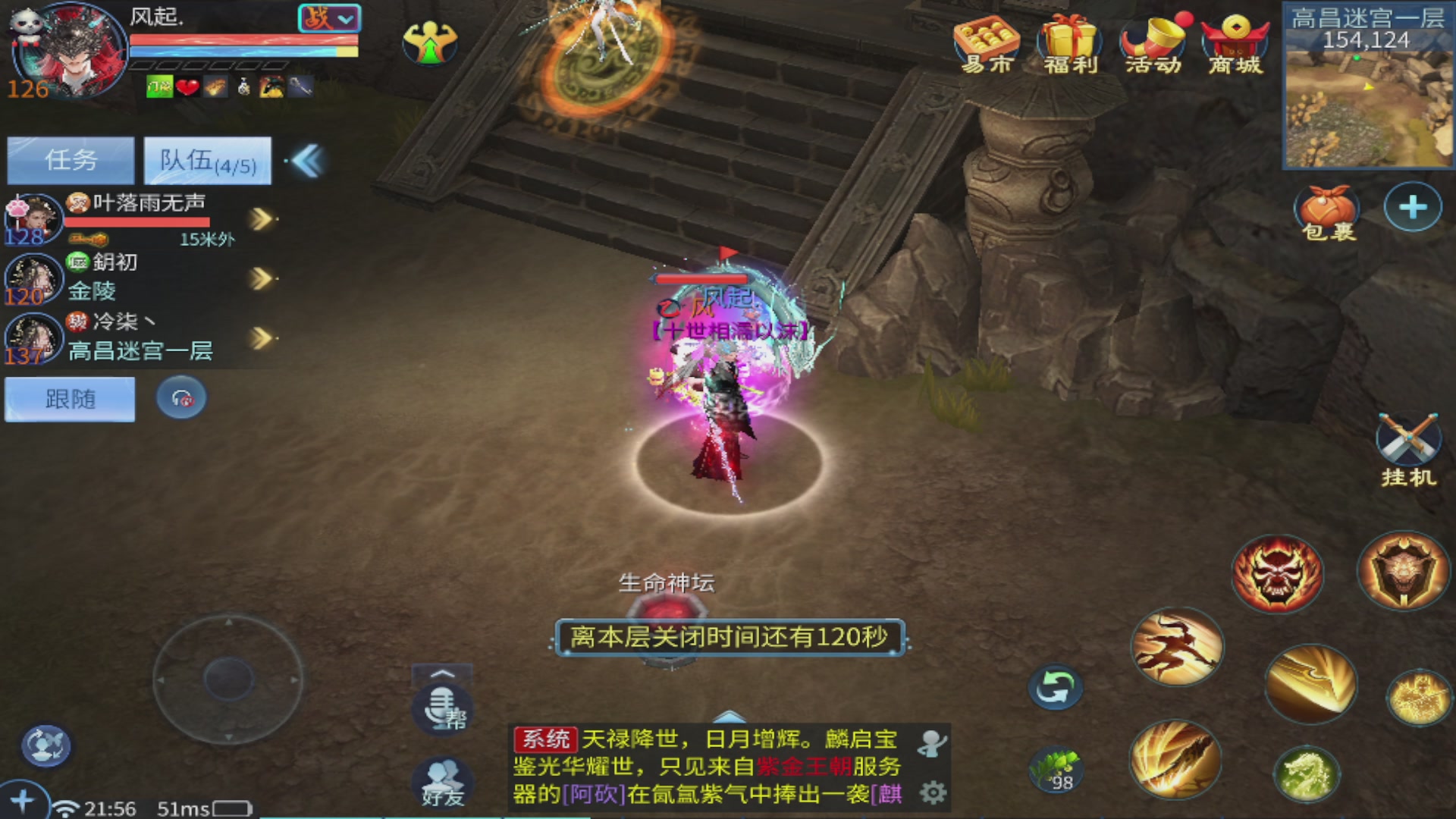Enable 跟随 to follow the teammate
Screen dimensions: 1456x819
69,399
